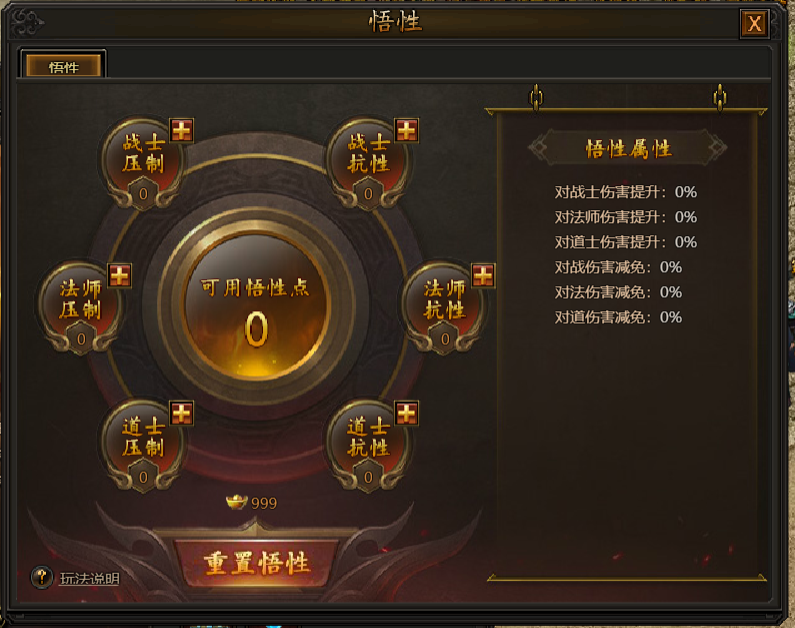This screenshot has width=795, height=628.
Task: Increase 法师压制 with its plus button
Action: (119, 275)
